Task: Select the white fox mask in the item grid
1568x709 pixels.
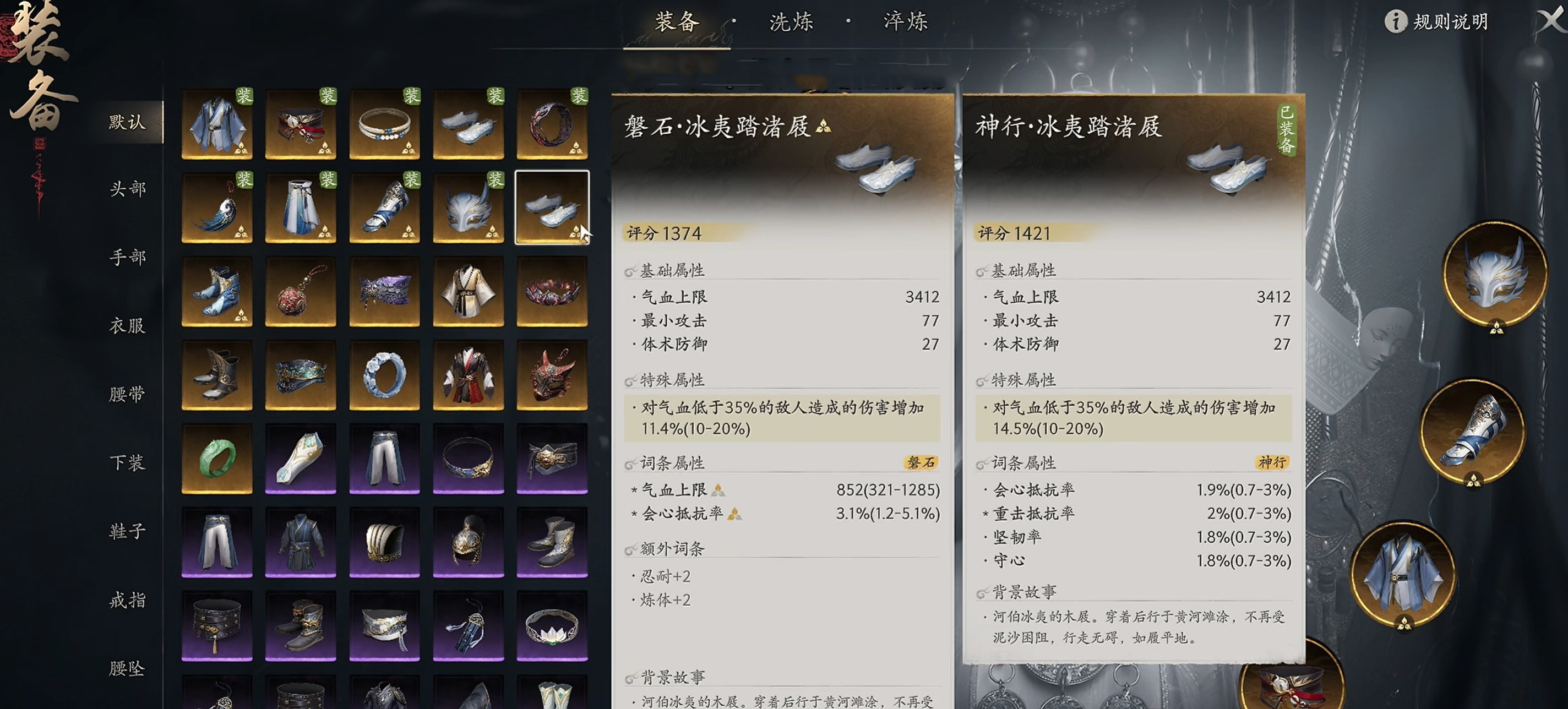Action: (x=468, y=208)
